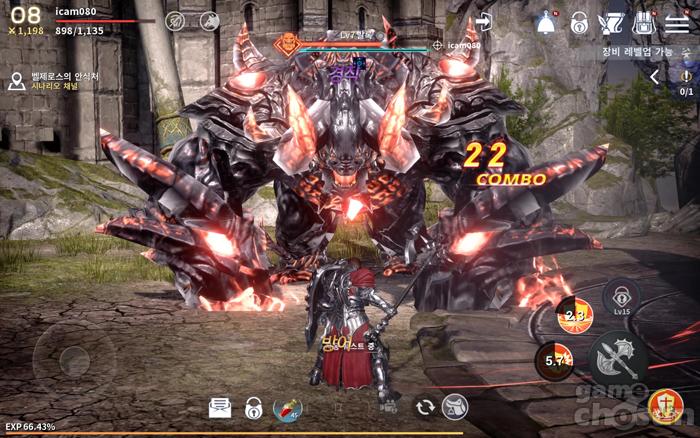Open the 0/1 exclamation quest tracker

coord(686,80)
